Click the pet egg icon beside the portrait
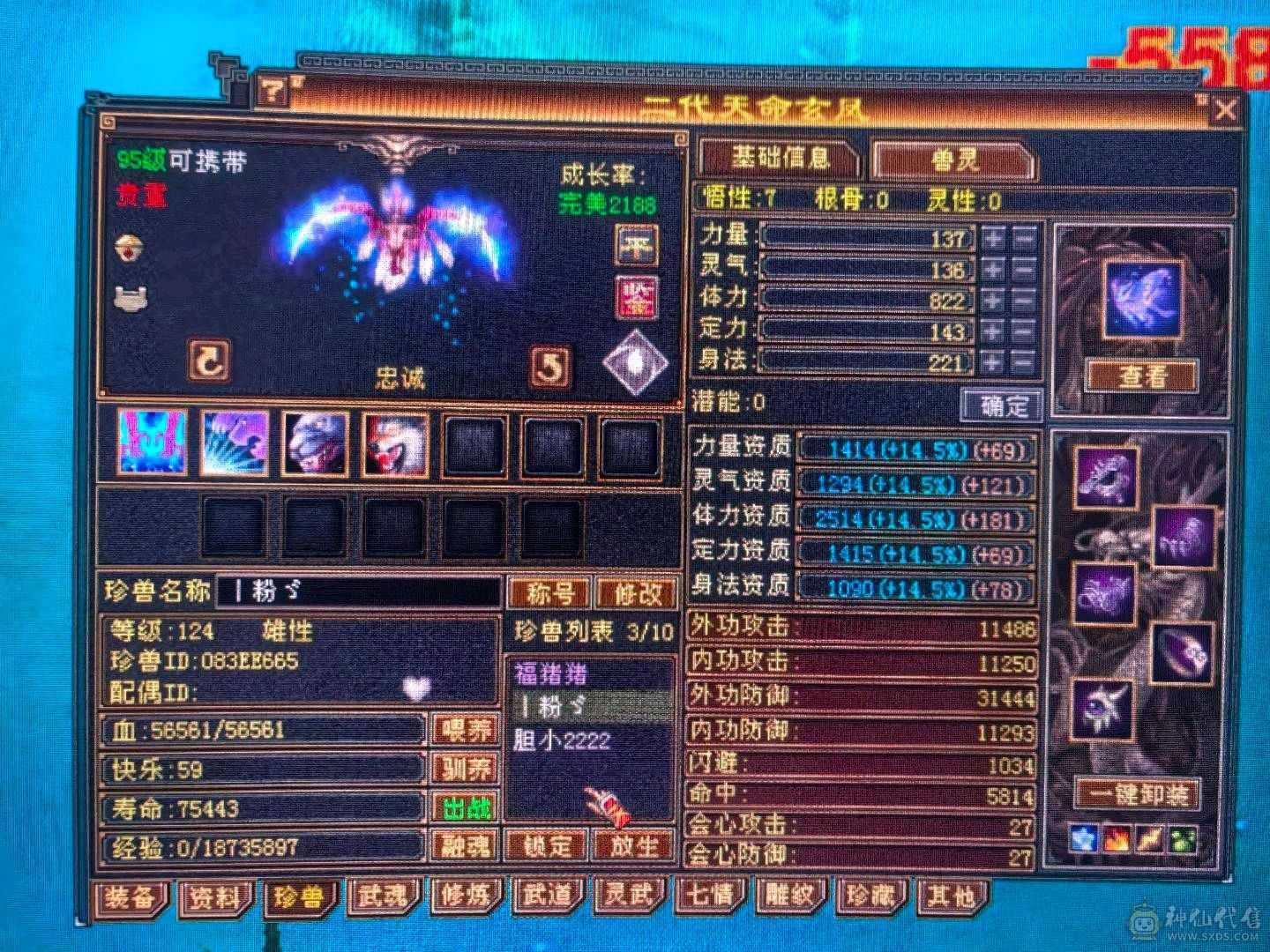The image size is (1270, 952). (128, 248)
